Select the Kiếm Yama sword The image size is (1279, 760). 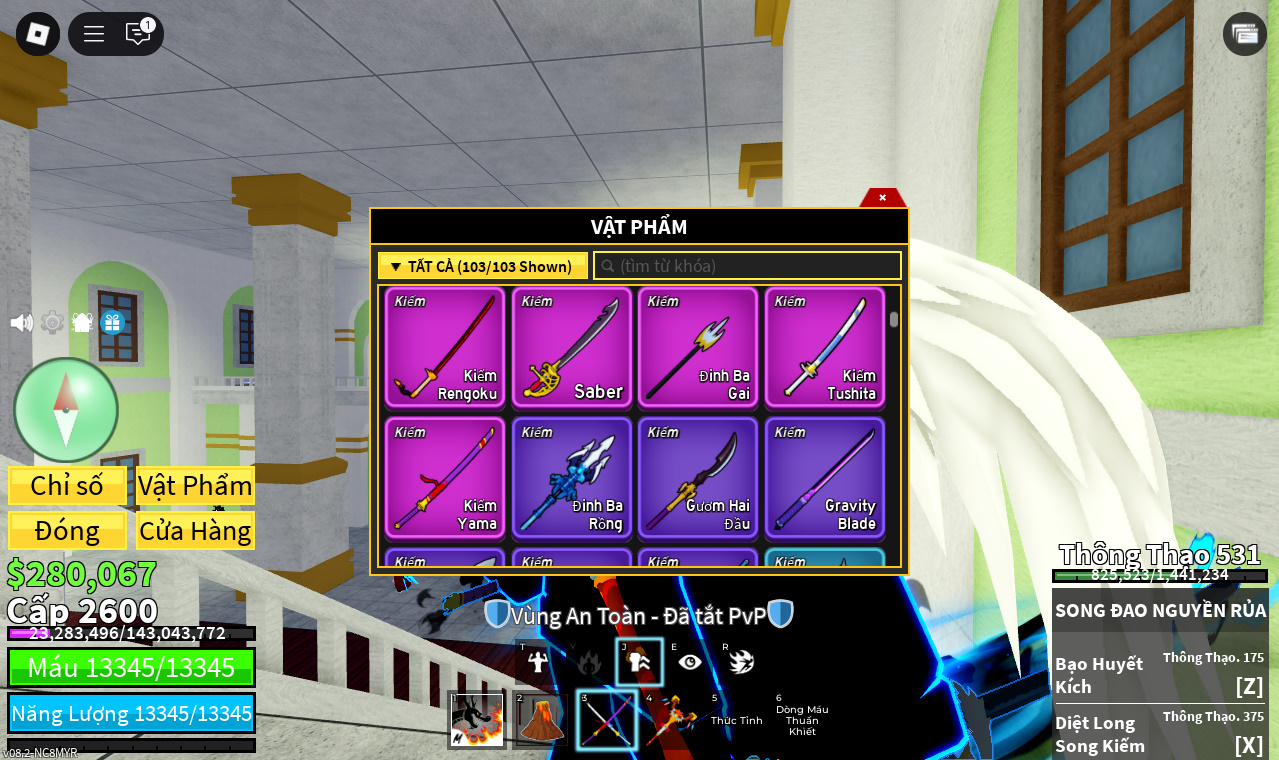[445, 477]
